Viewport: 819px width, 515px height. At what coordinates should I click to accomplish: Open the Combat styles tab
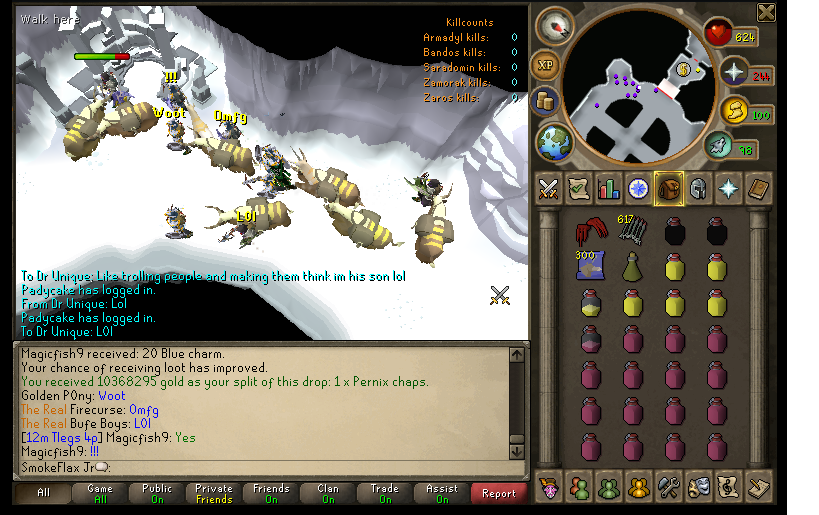click(x=548, y=188)
